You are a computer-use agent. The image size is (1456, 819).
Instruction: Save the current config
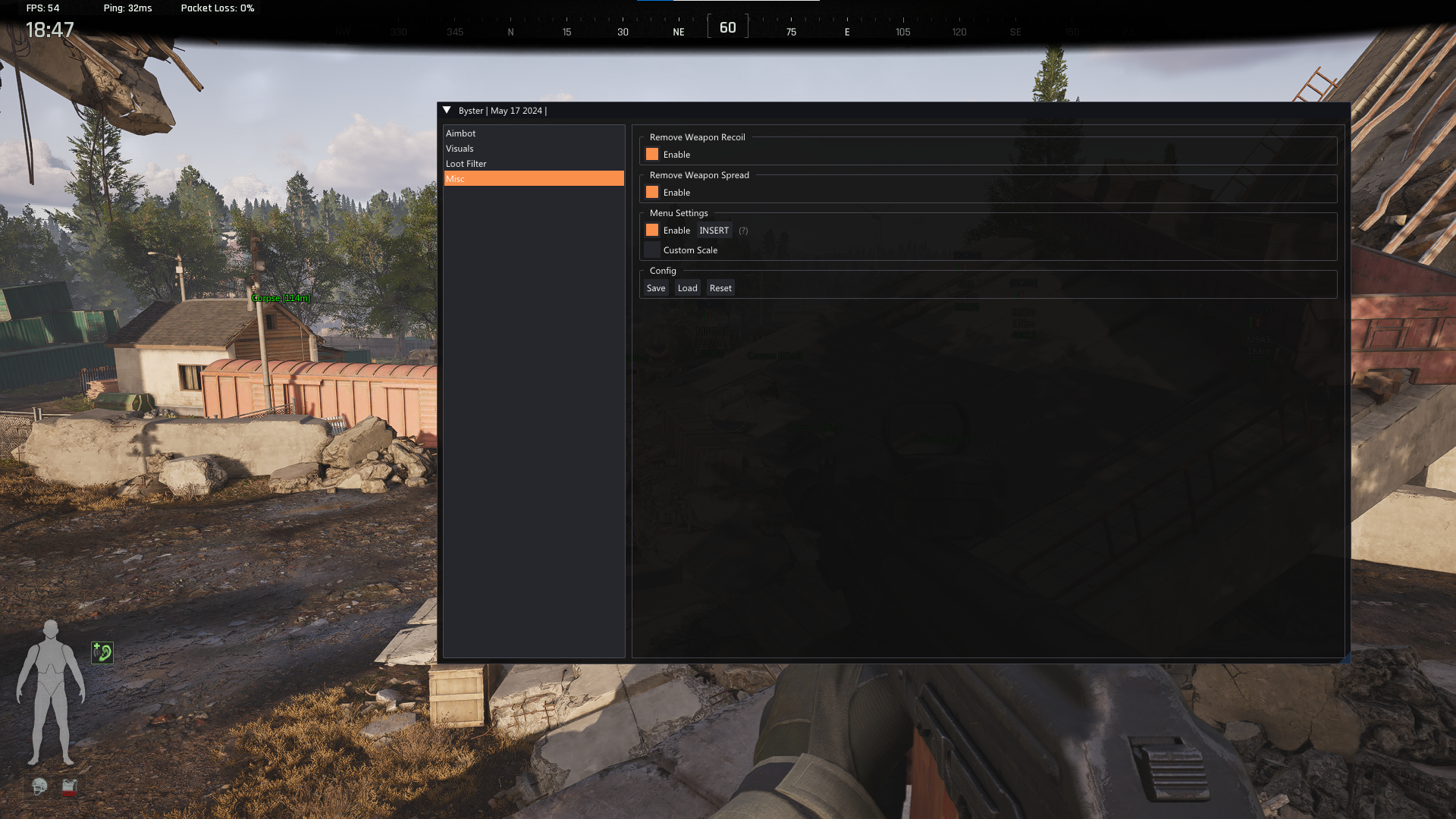coord(656,288)
